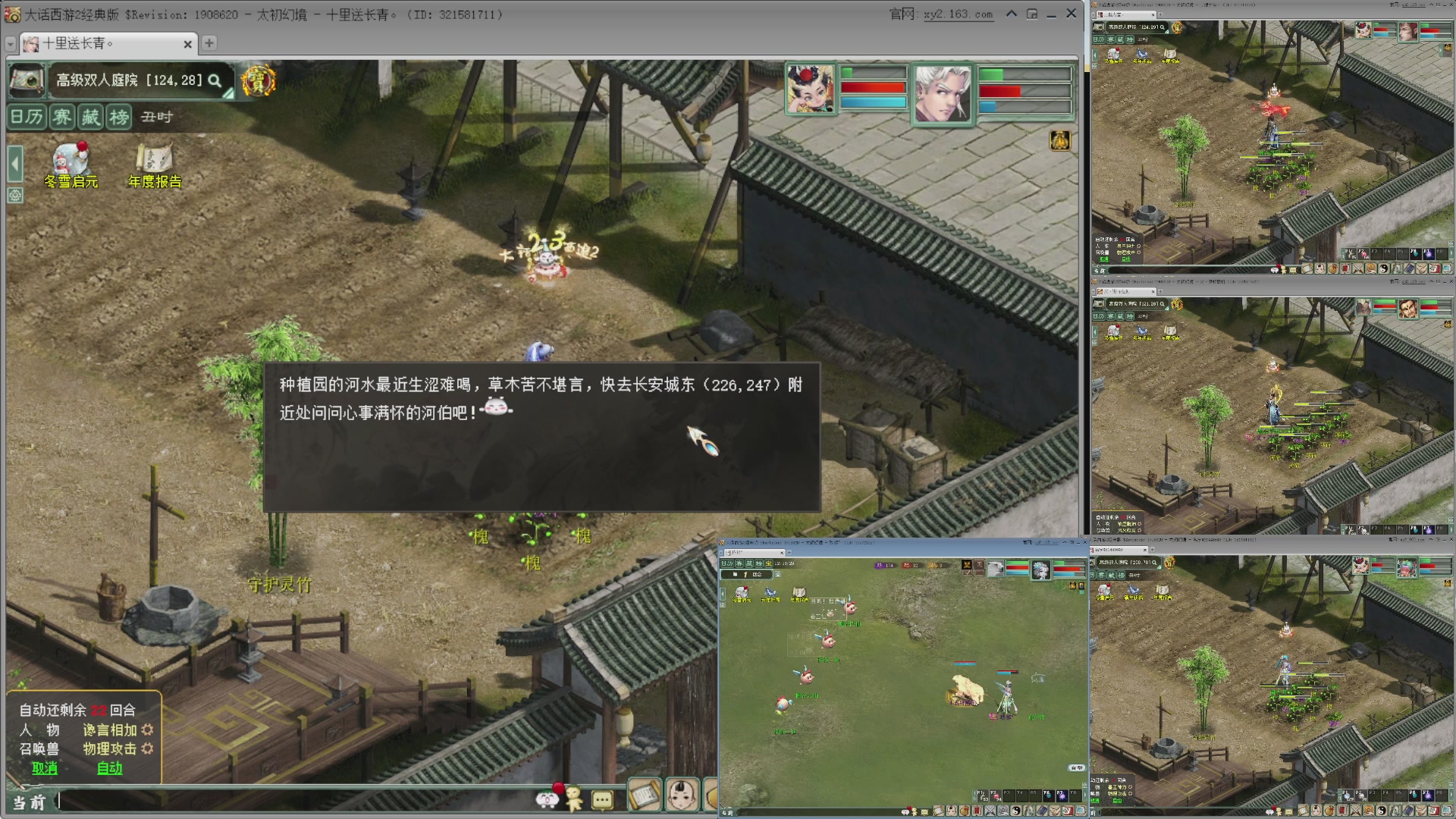
Task: Click 自动 to continue auto battle
Action: click(108, 768)
